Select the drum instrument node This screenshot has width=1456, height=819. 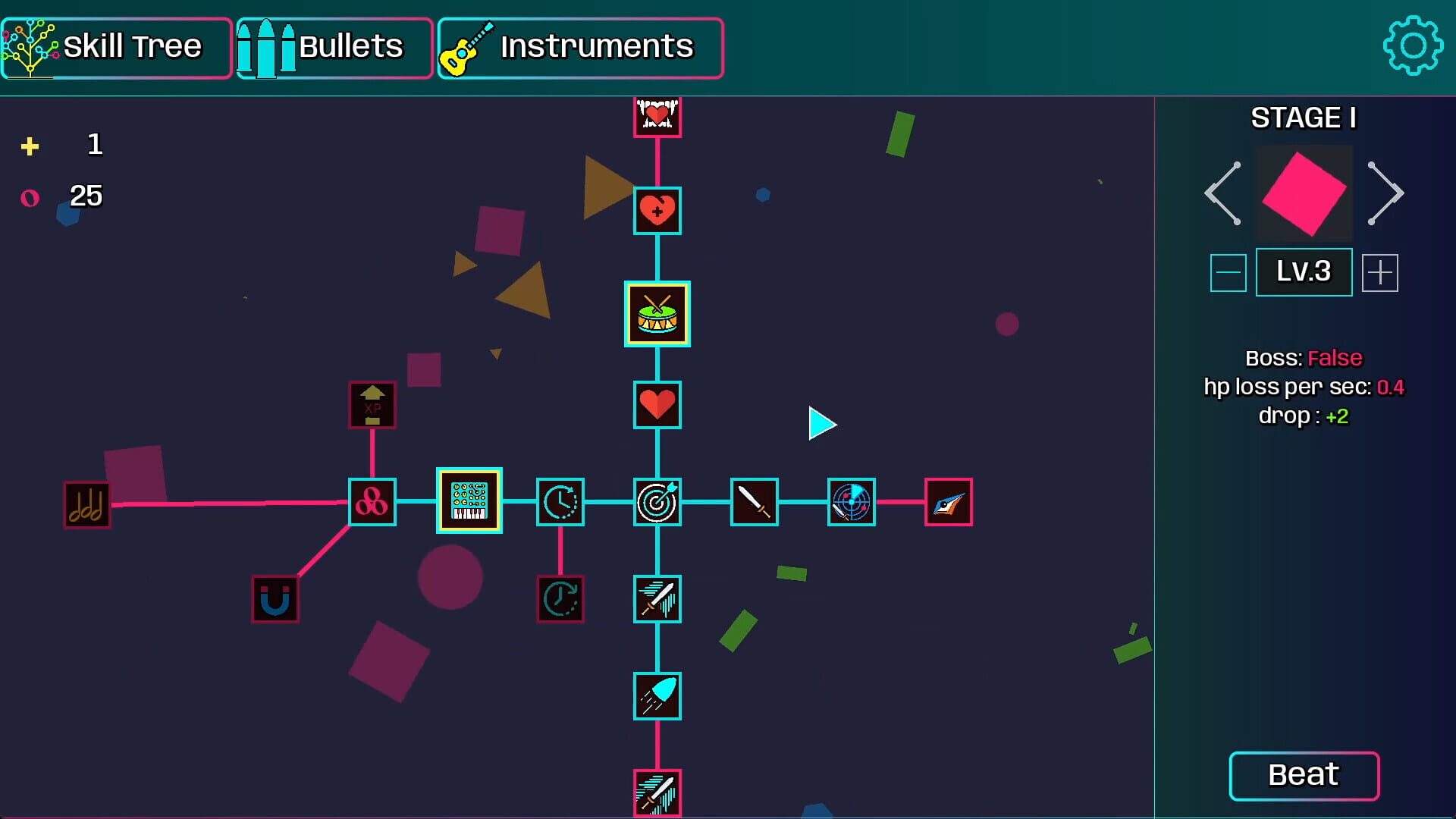pos(657,315)
